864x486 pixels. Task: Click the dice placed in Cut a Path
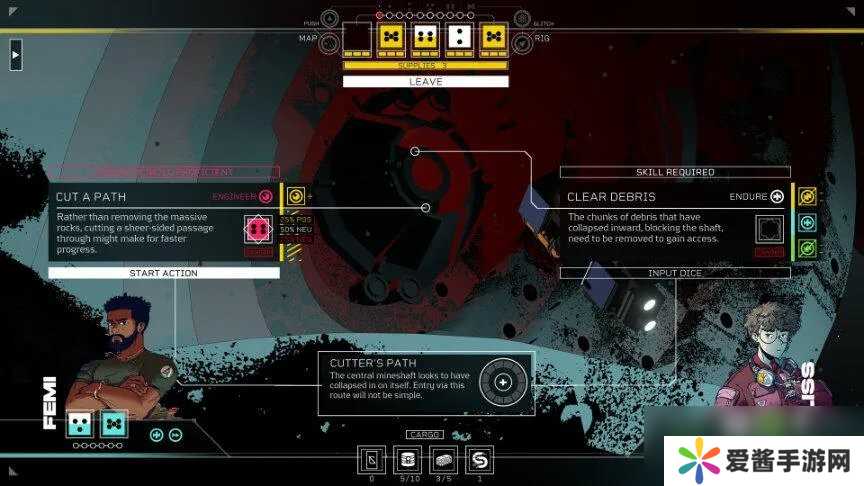(259, 230)
